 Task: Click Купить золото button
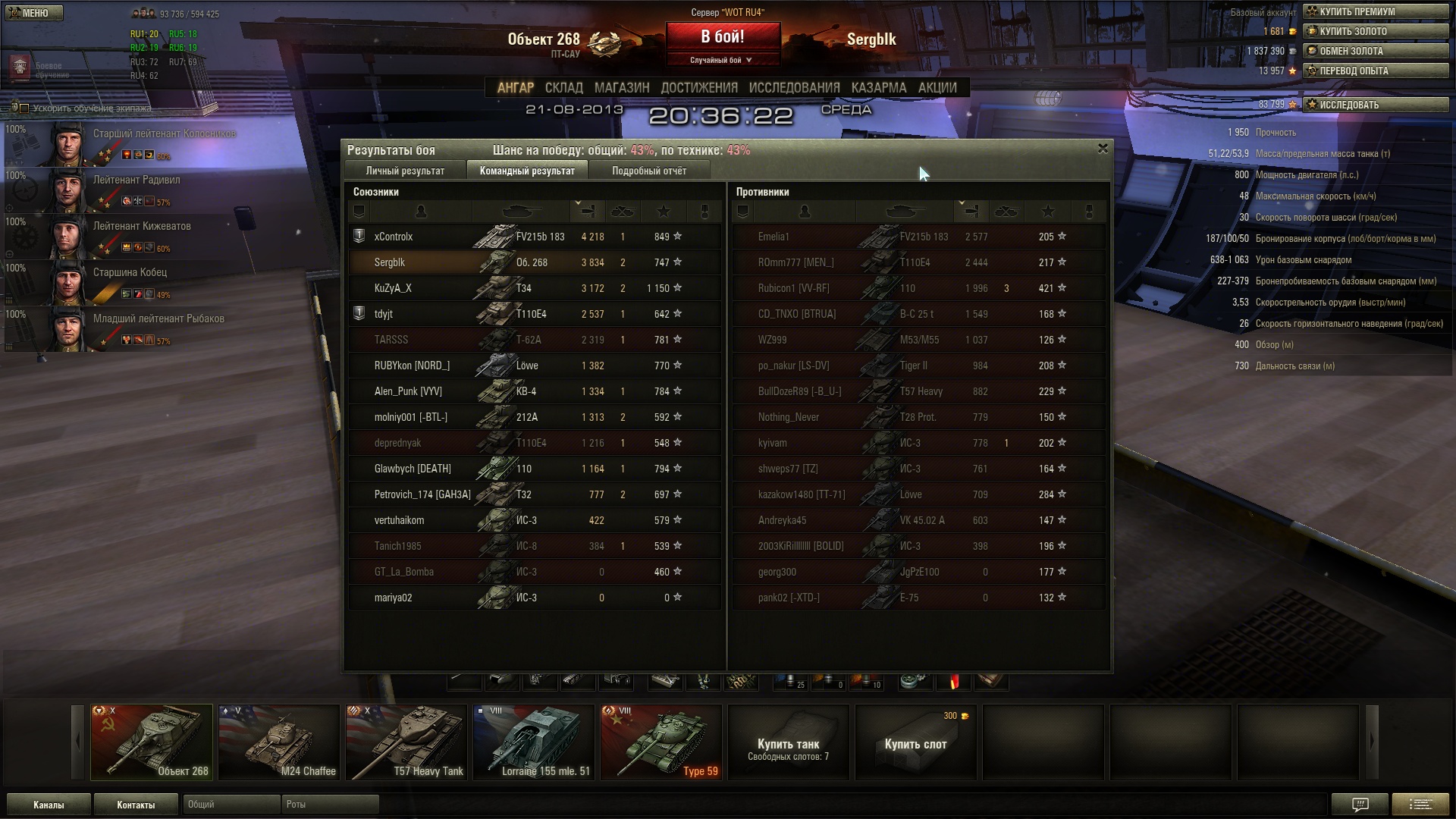(1375, 31)
